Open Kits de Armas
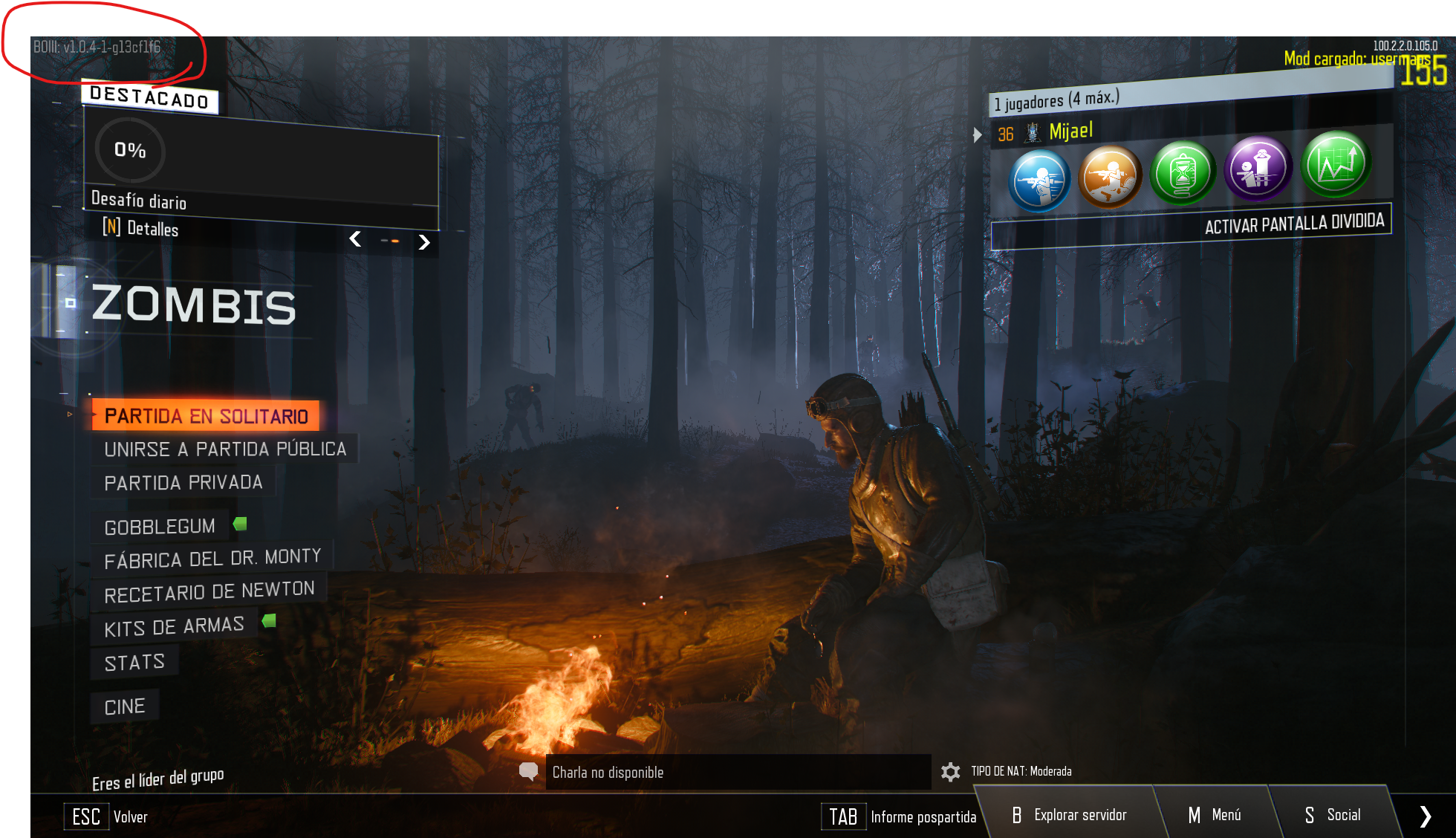The width and height of the screenshot is (1456, 838). [174, 626]
